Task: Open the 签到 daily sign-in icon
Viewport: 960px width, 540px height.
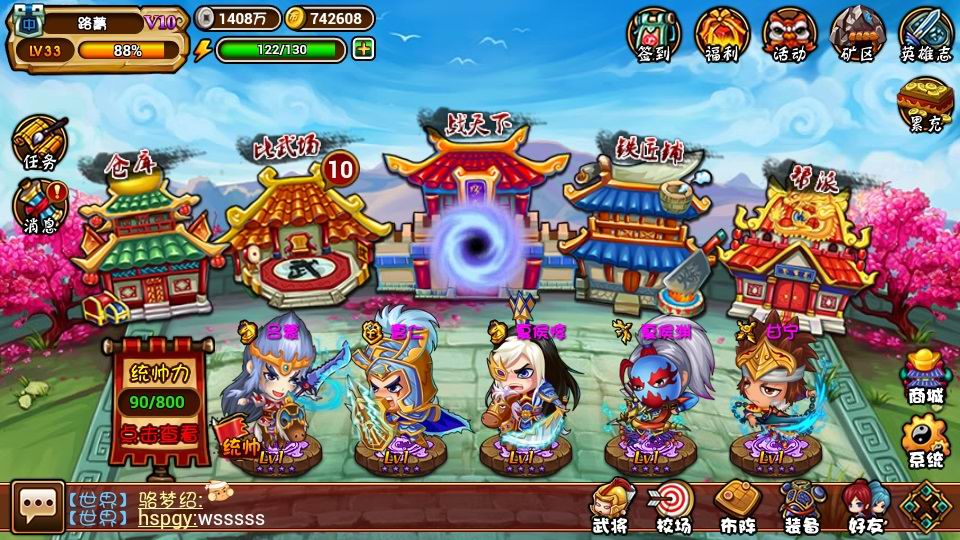Action: point(653,34)
